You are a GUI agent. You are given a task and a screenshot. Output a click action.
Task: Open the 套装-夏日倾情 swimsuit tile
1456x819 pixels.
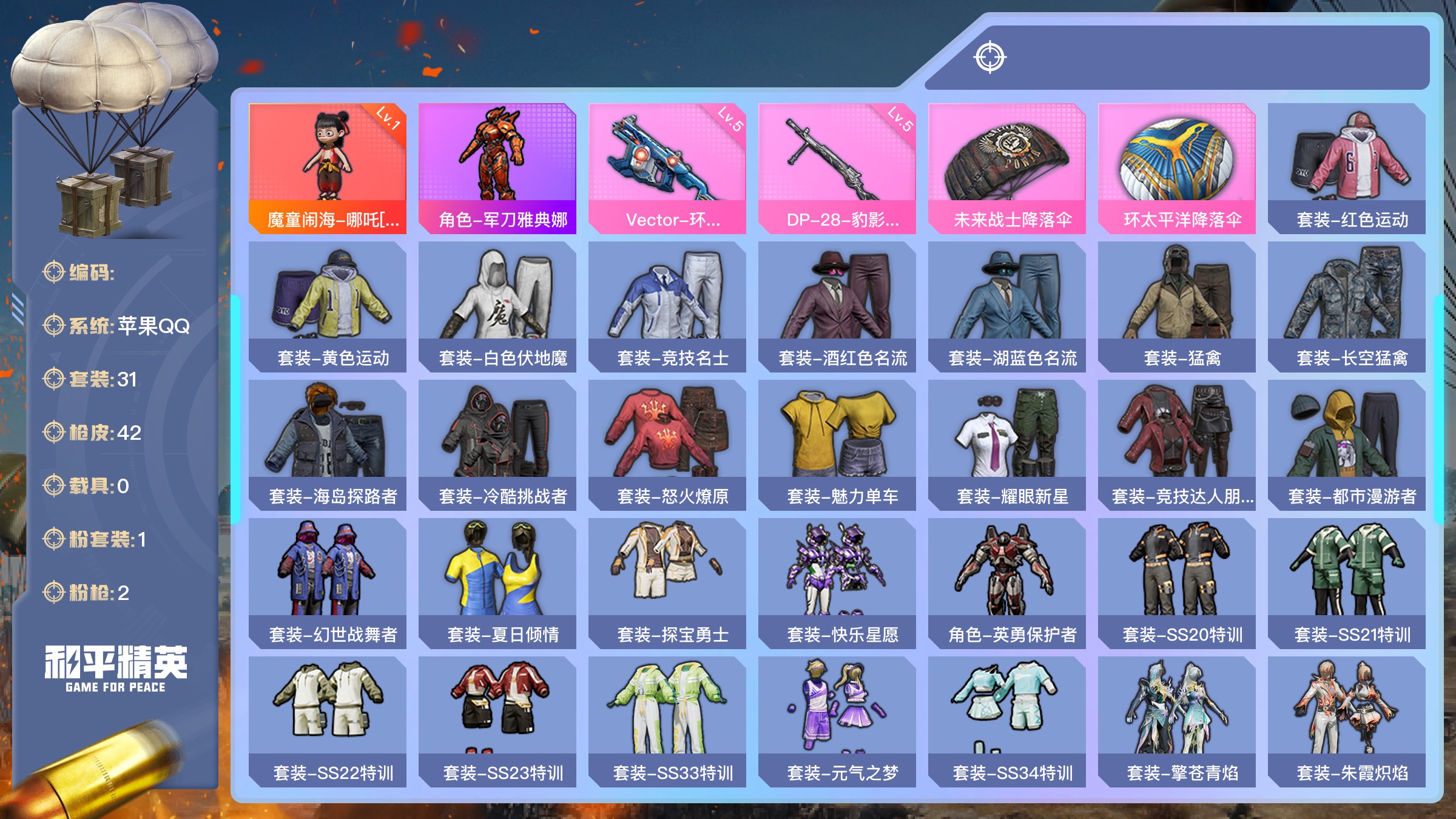pos(497,583)
